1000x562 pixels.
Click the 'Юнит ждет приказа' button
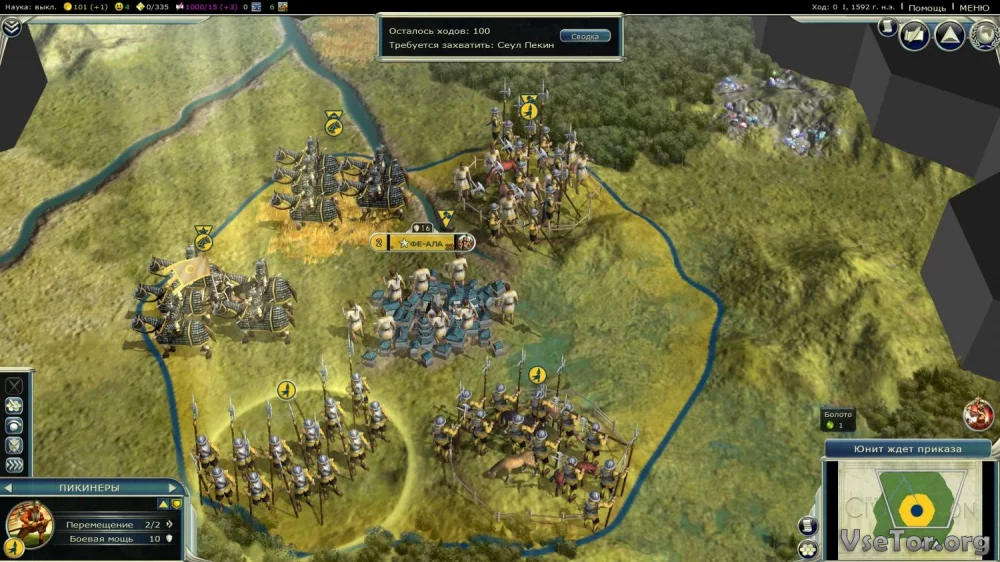(x=907, y=449)
